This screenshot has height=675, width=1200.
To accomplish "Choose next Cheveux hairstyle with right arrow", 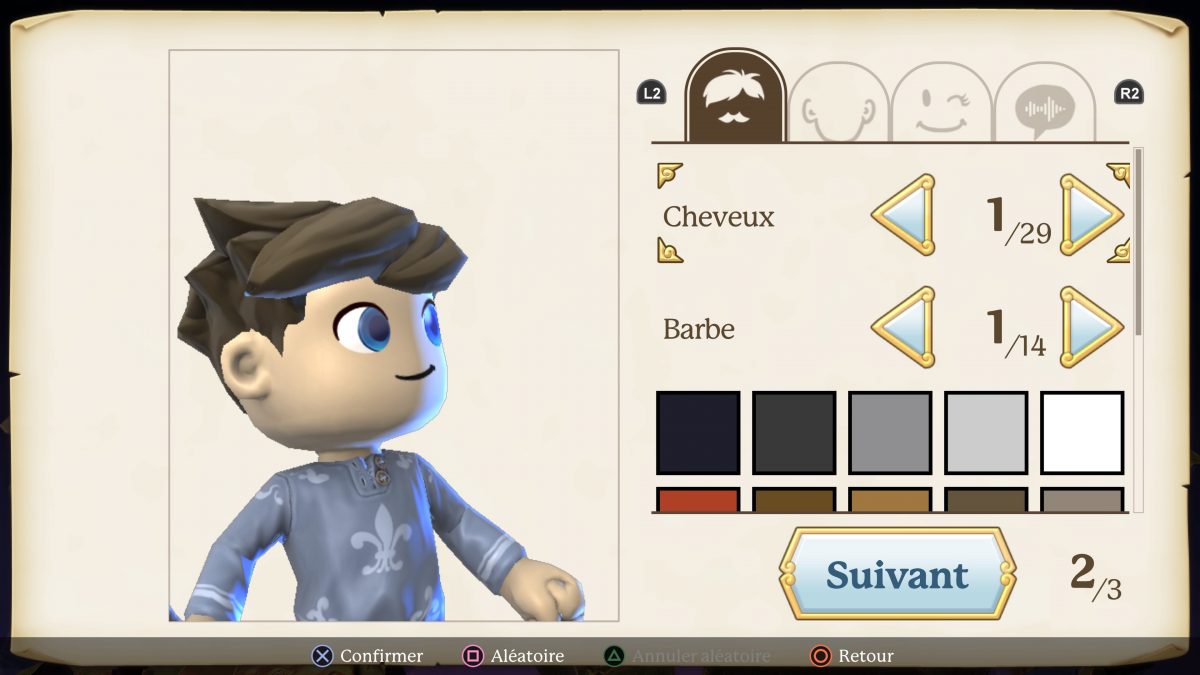I will click(1090, 214).
